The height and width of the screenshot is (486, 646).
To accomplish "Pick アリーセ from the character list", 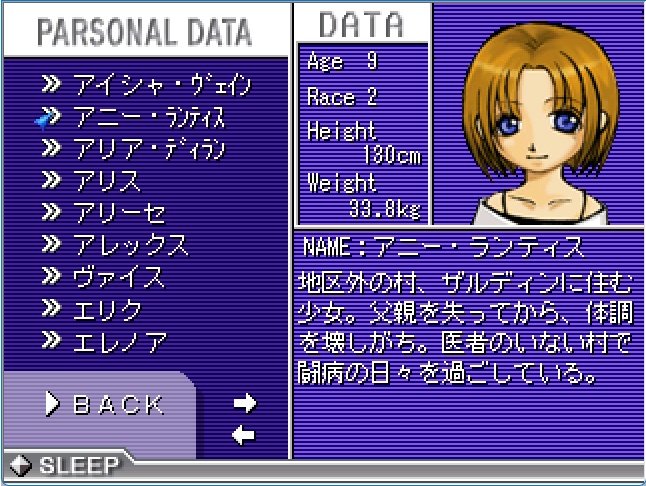I will point(116,213).
